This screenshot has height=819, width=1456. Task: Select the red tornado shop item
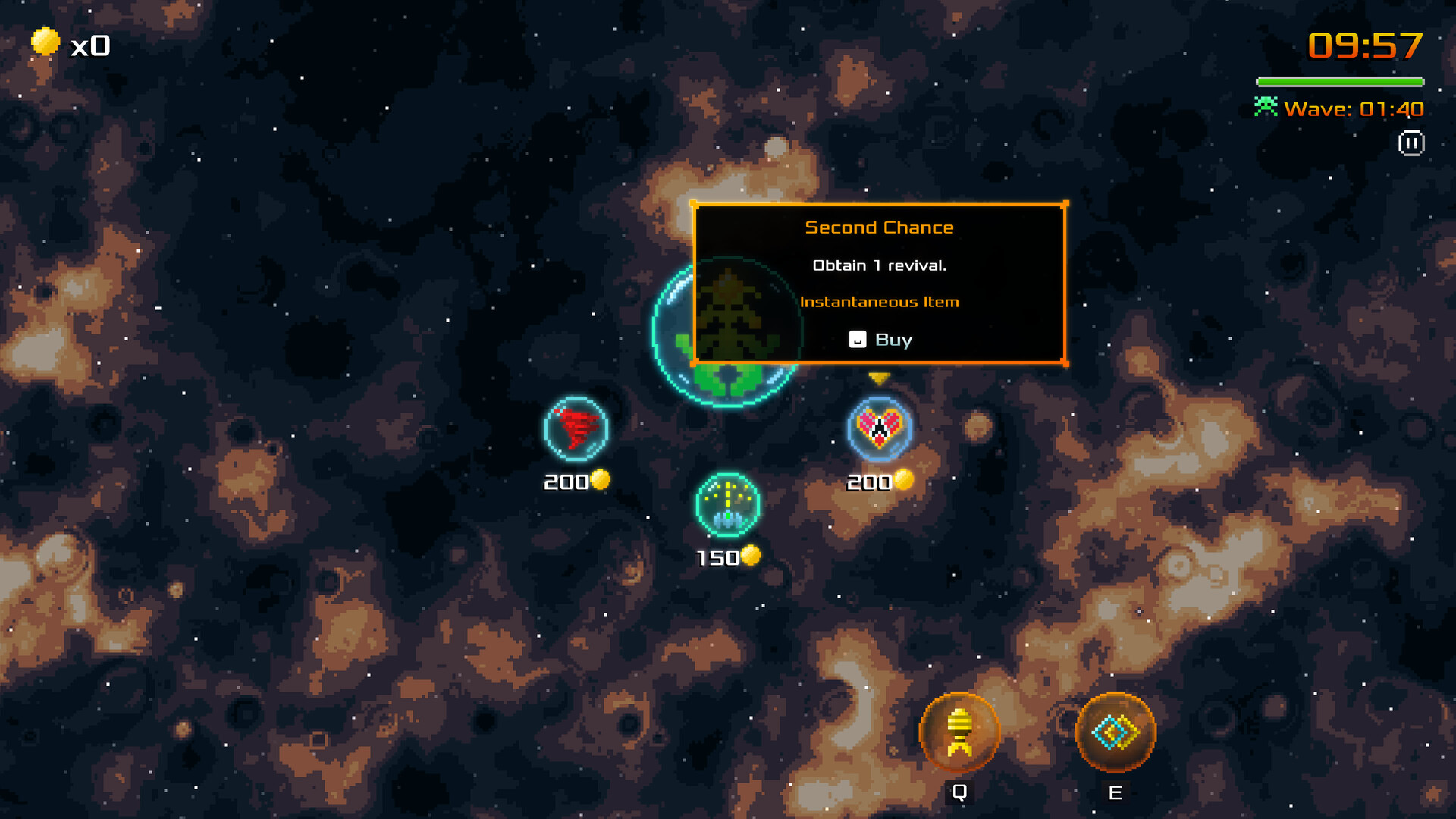point(574,430)
